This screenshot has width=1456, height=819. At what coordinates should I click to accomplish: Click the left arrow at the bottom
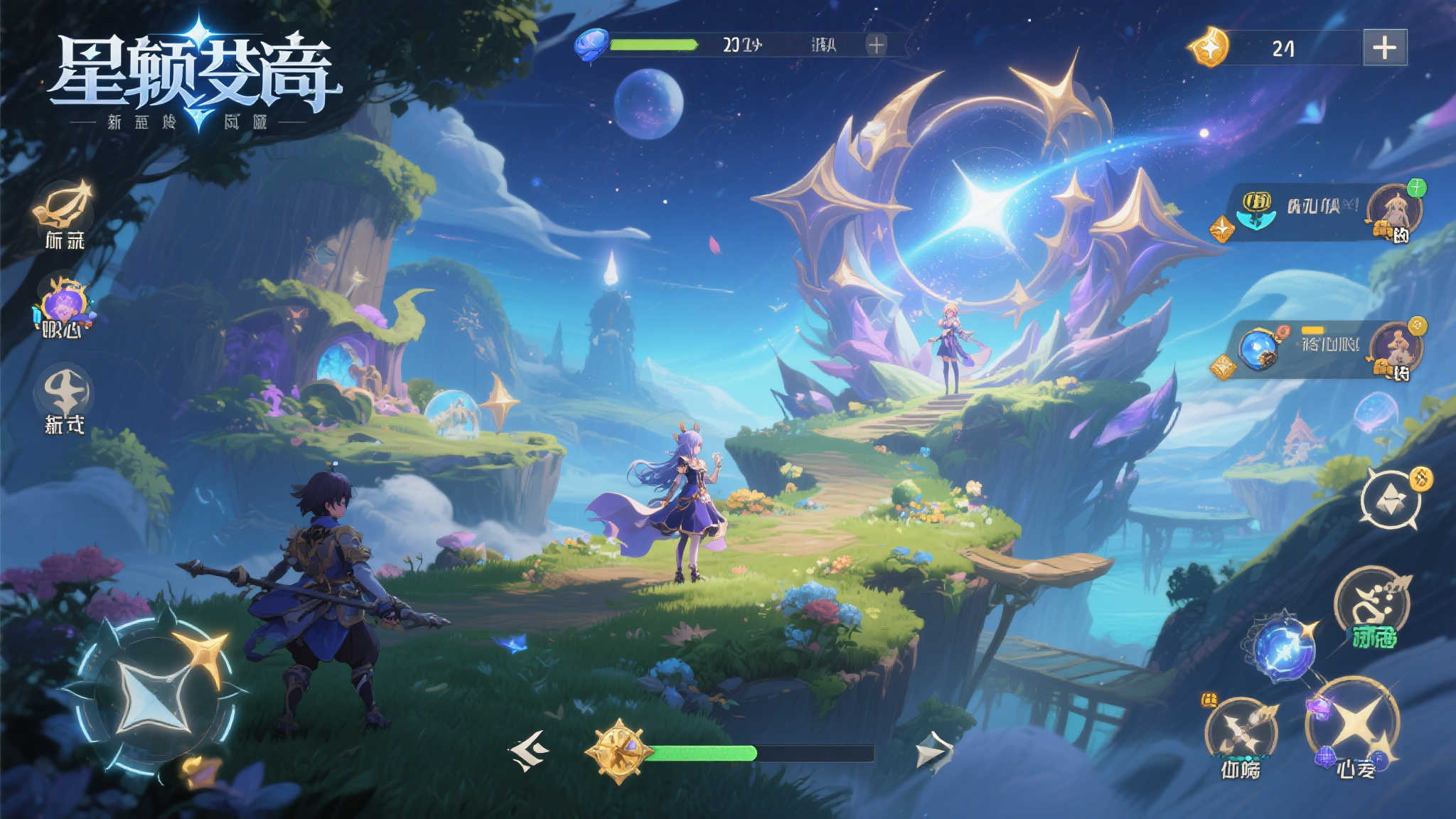[529, 750]
